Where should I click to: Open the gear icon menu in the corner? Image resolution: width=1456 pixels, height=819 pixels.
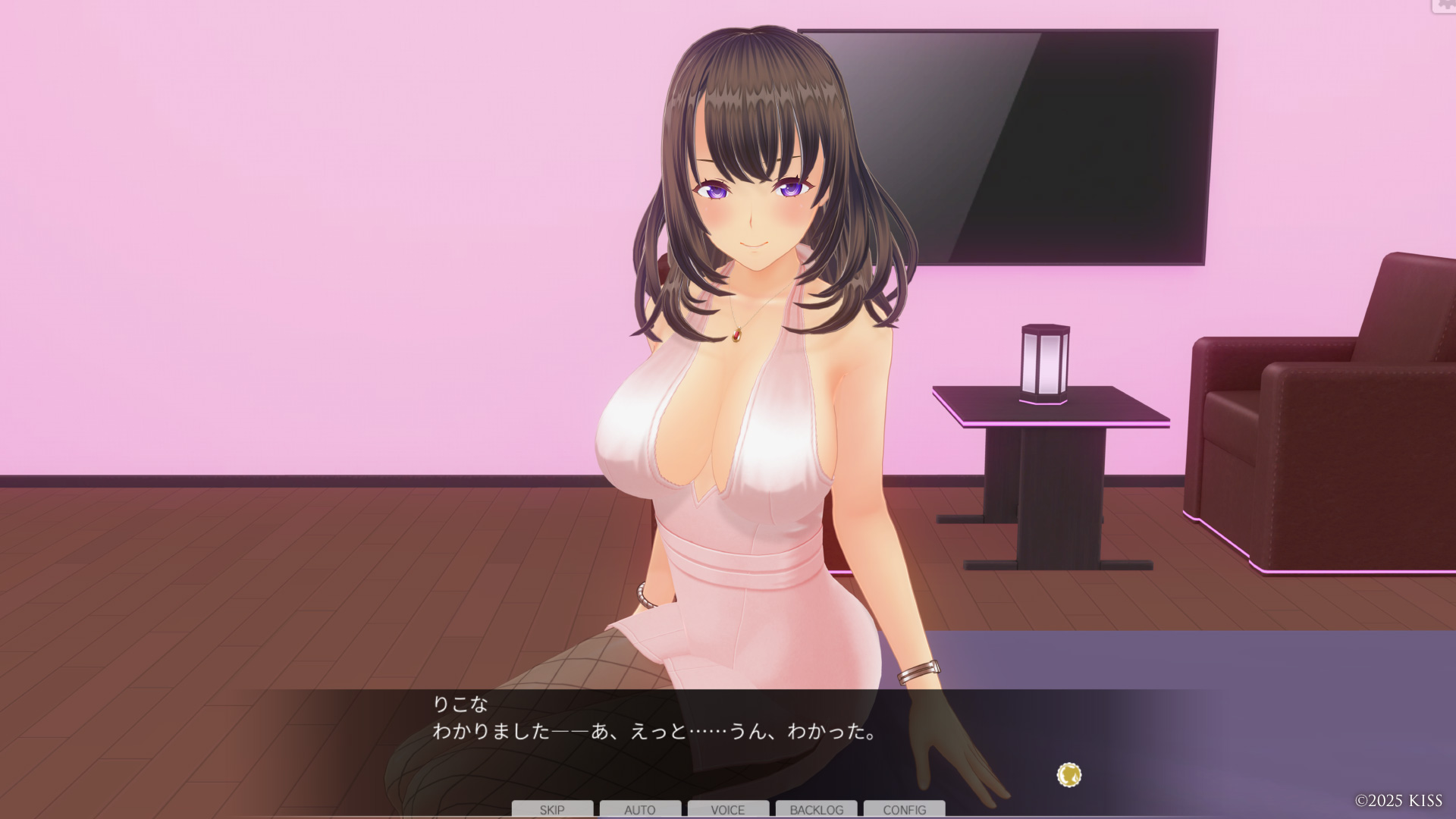[x=1444, y=5]
